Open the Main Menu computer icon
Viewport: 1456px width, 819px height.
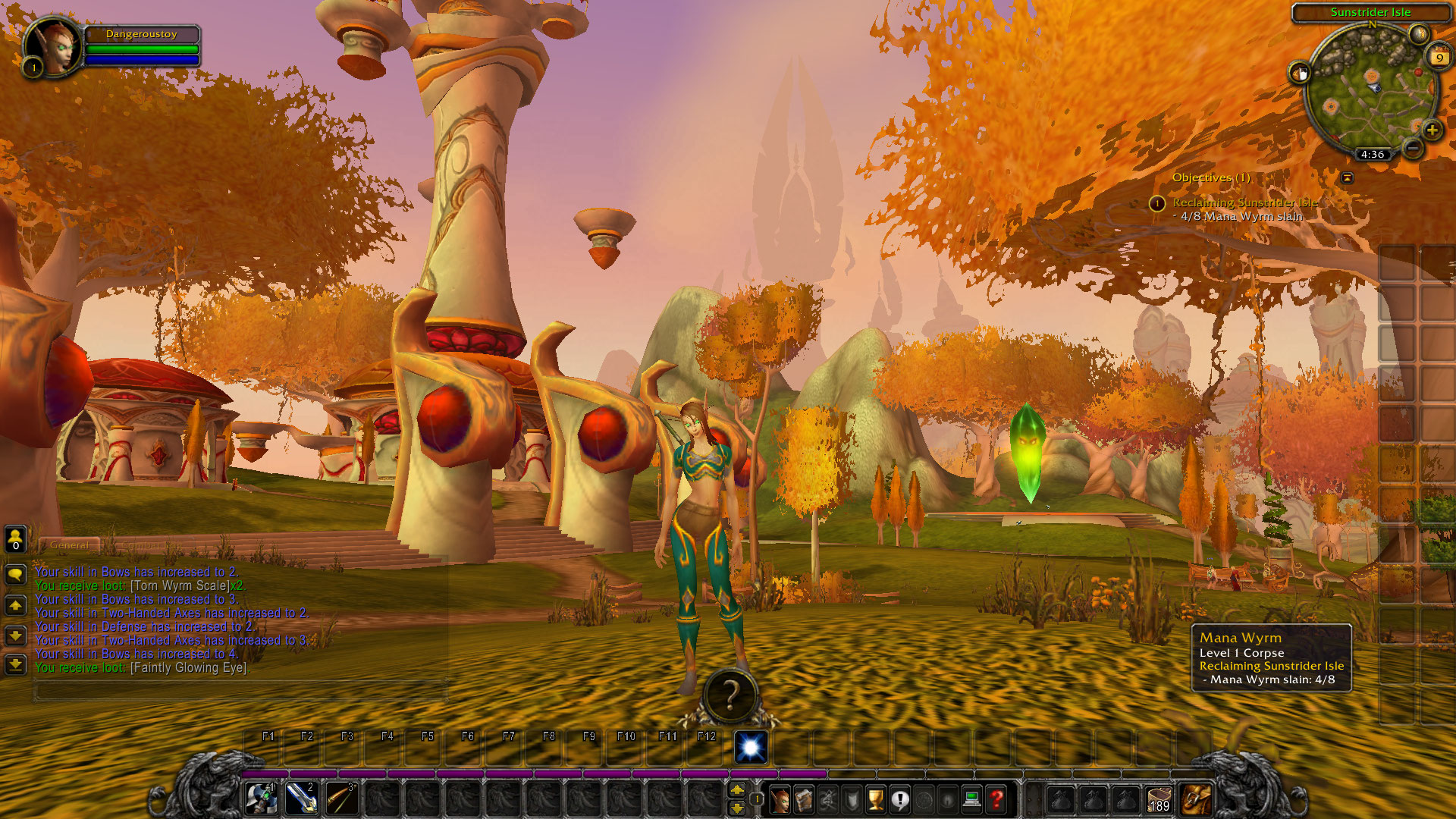(972, 798)
